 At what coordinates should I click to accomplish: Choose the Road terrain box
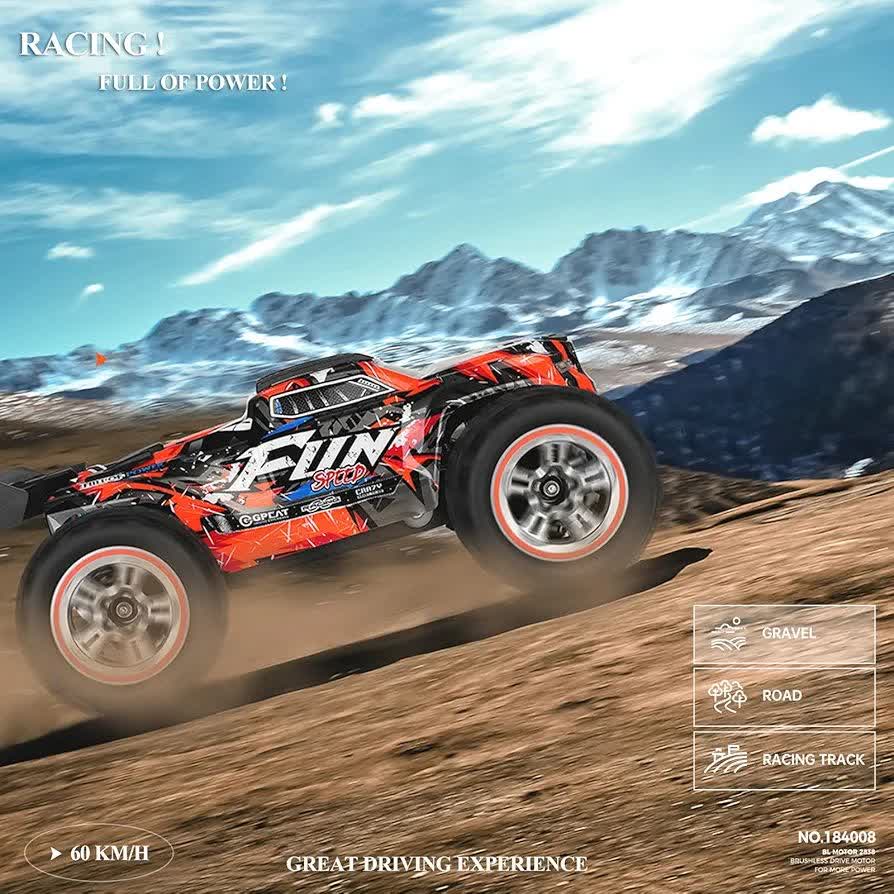tap(784, 696)
